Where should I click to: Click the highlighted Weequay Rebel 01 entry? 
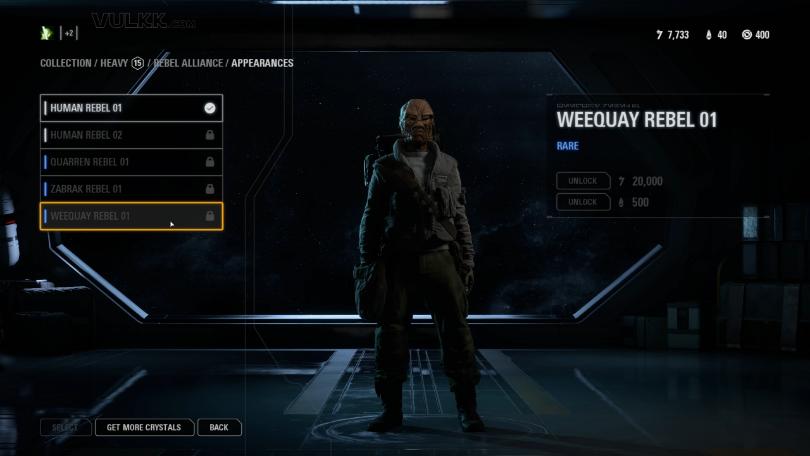[x=130, y=216]
